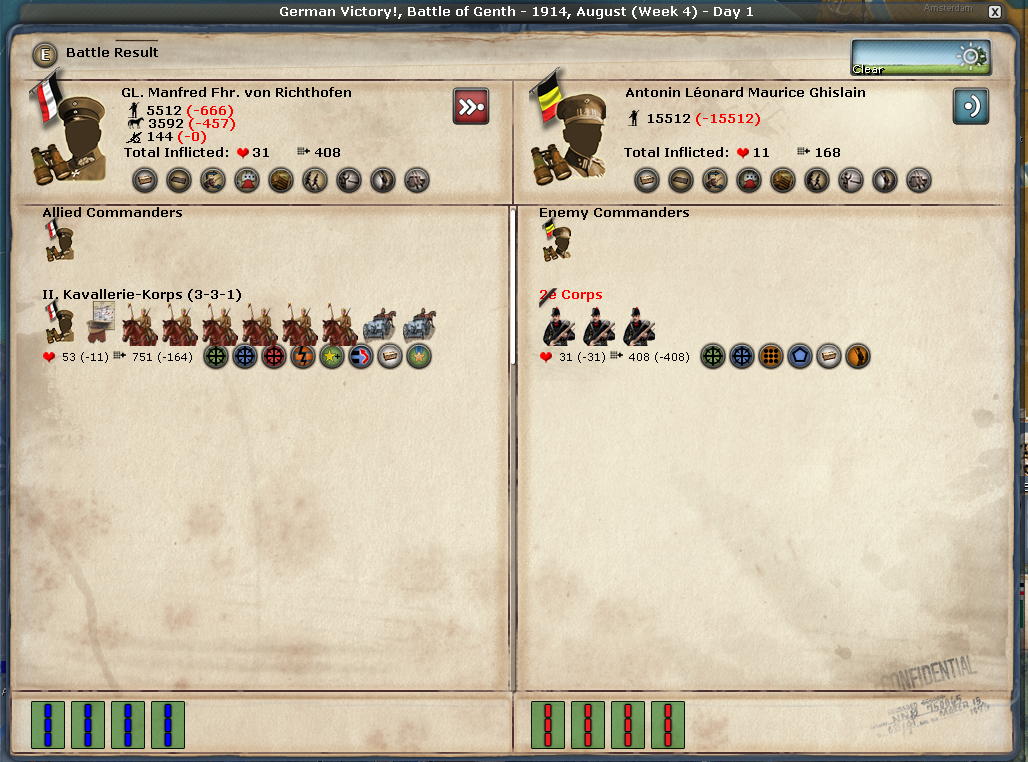Click the blue posture button beside Ghislain

971,106
